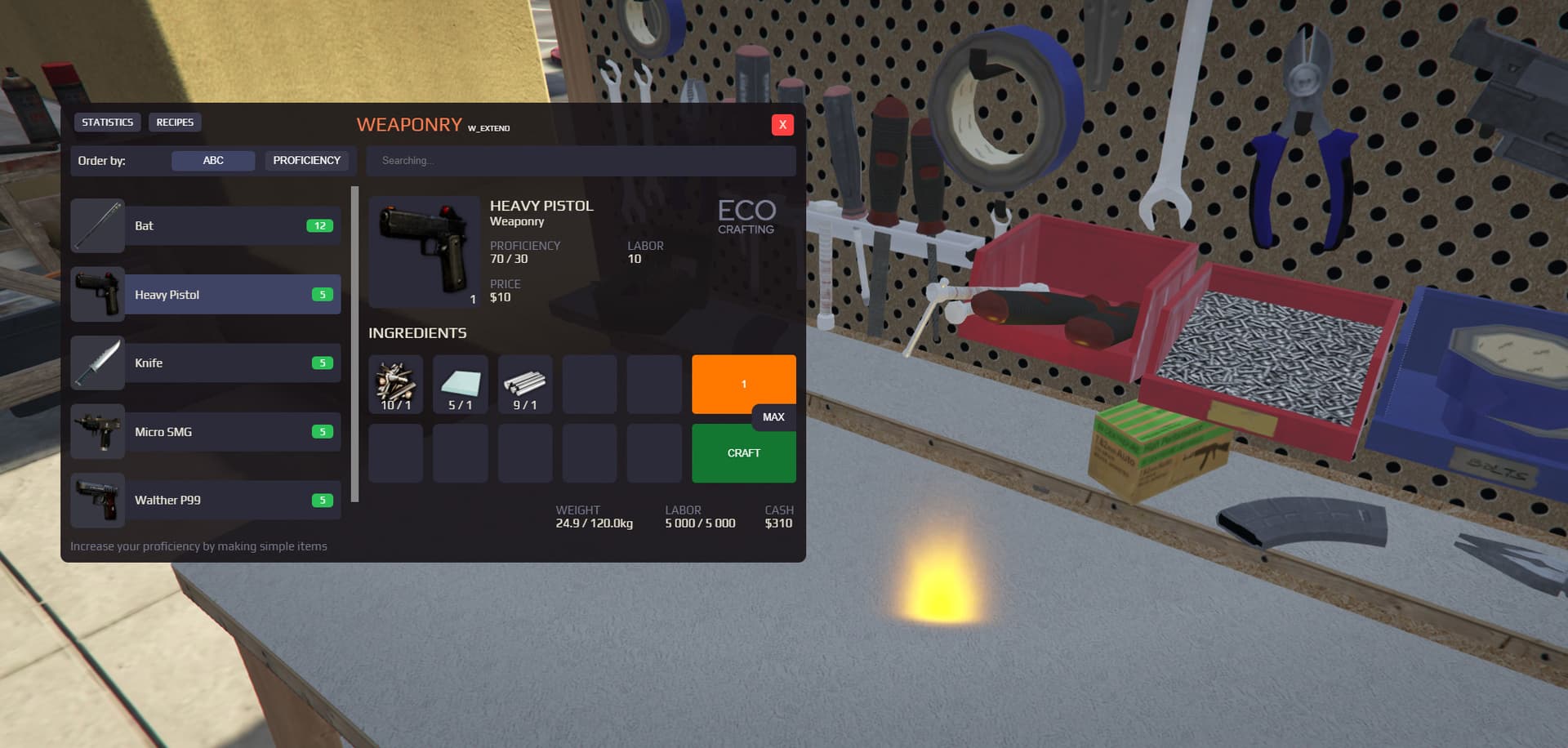Click the Micro SMG weapon icon
The height and width of the screenshot is (748, 1568).
(x=97, y=431)
